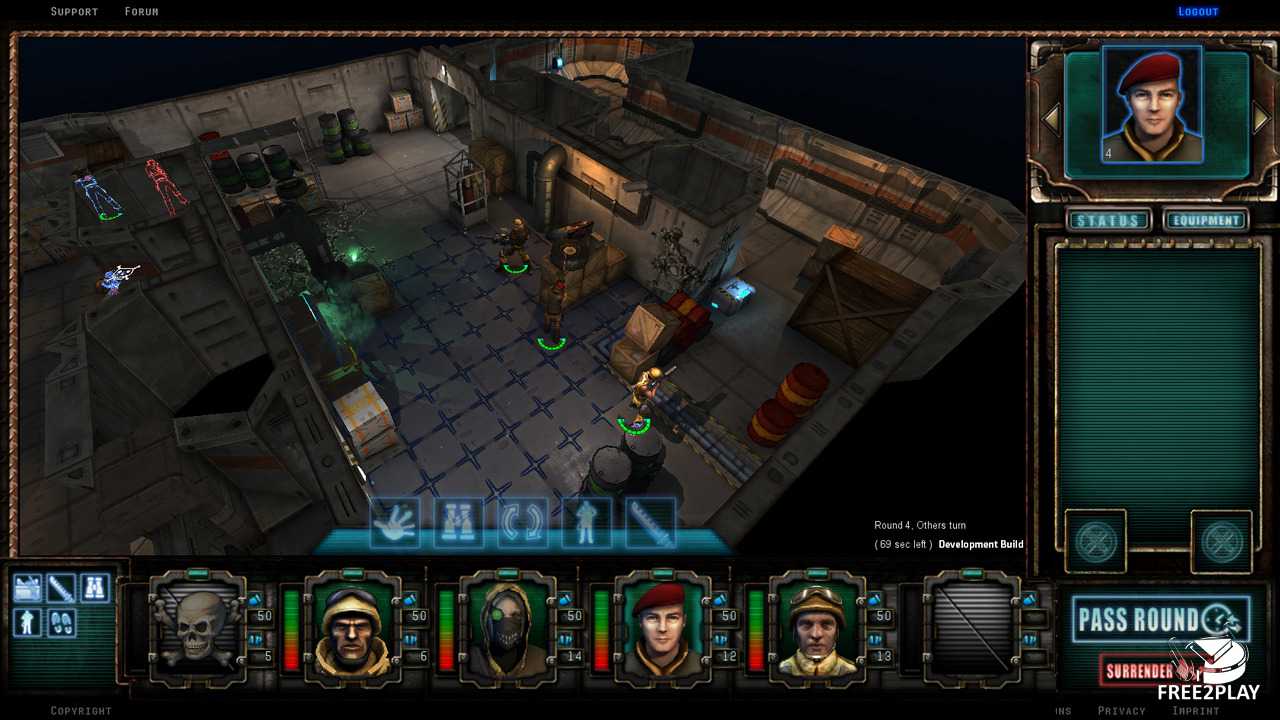
Task: Select the yellow-hooded soldier portrait
Action: point(352,628)
